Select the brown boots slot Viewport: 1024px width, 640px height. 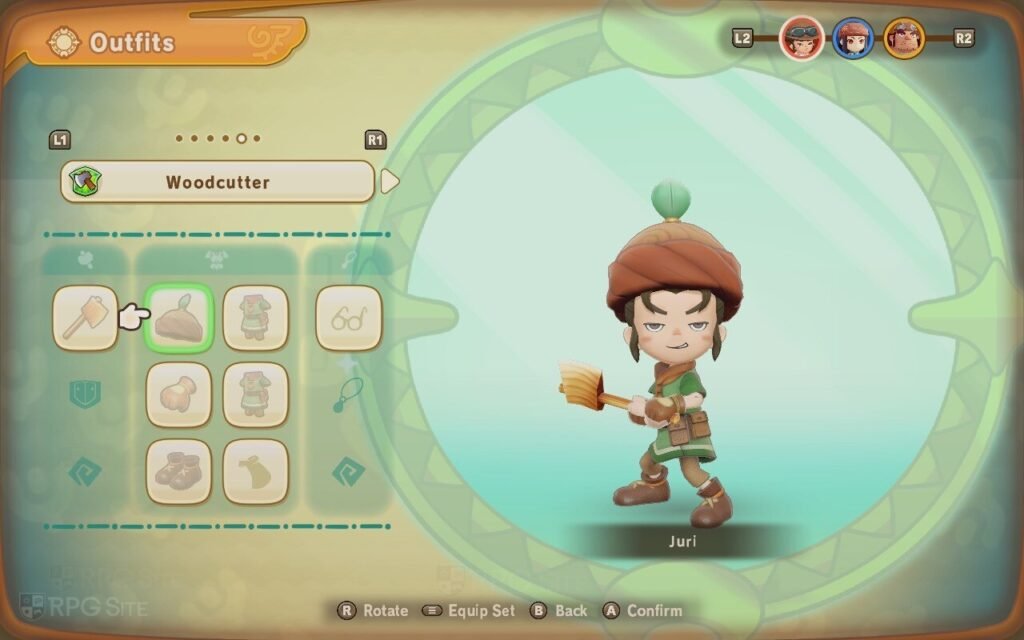(180, 471)
